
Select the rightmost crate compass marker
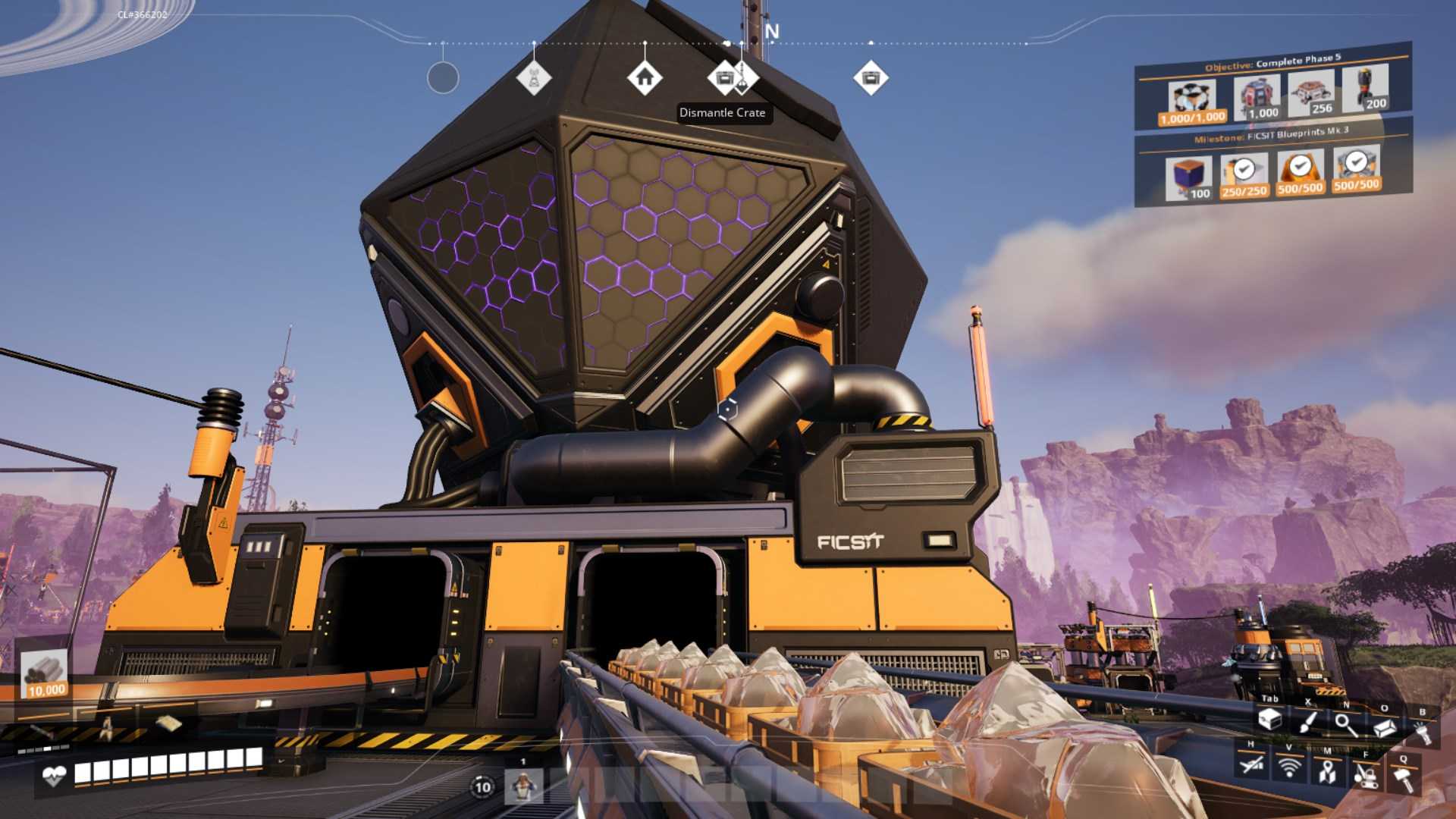[871, 77]
